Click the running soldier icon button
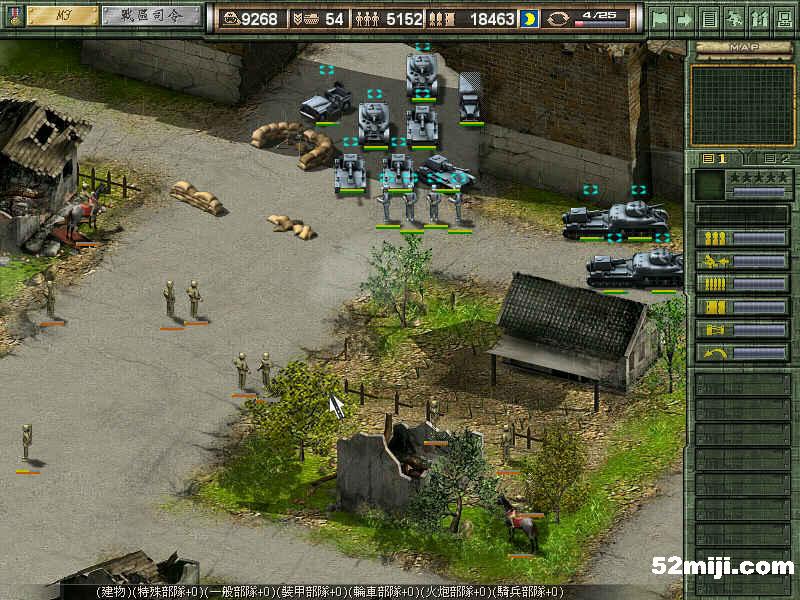The width and height of the screenshot is (800, 600). point(733,18)
